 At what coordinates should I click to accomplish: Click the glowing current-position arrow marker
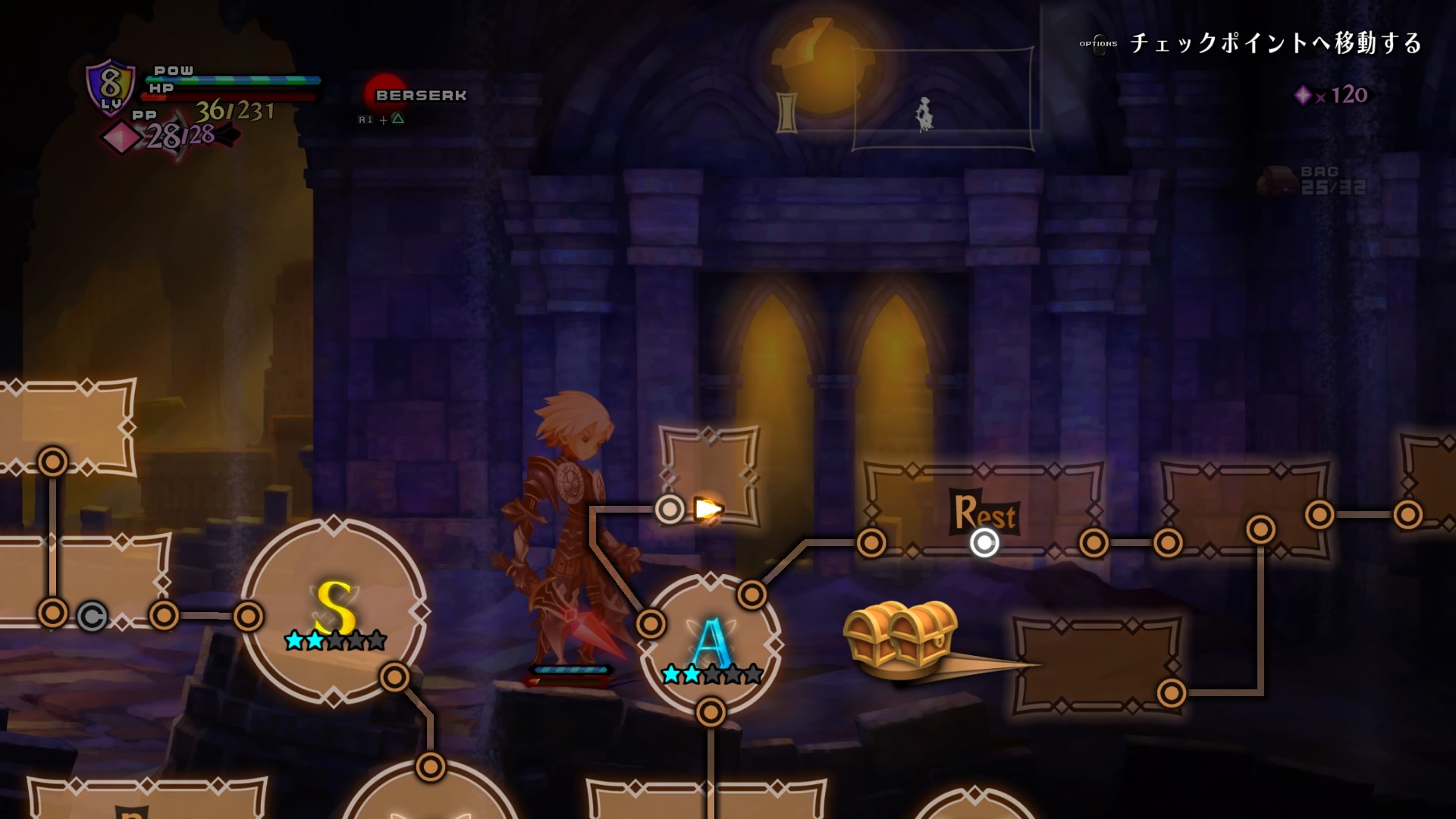pos(708,509)
